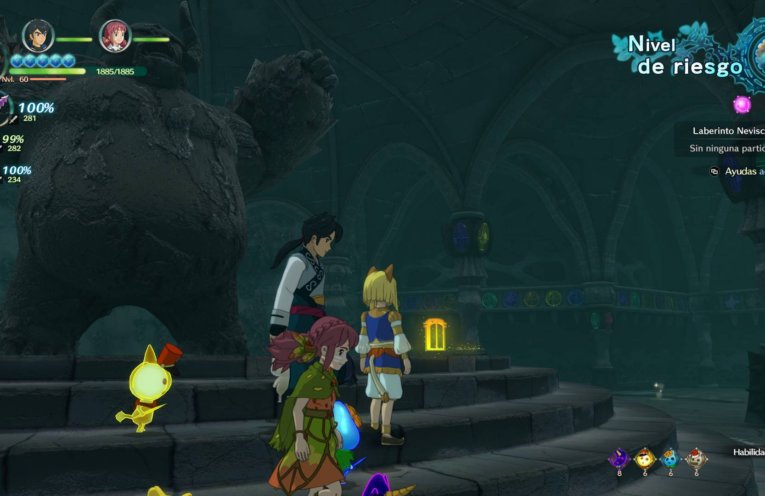Open the Ayudas help entry
Screen dimensions: 765x496
pos(740,171)
